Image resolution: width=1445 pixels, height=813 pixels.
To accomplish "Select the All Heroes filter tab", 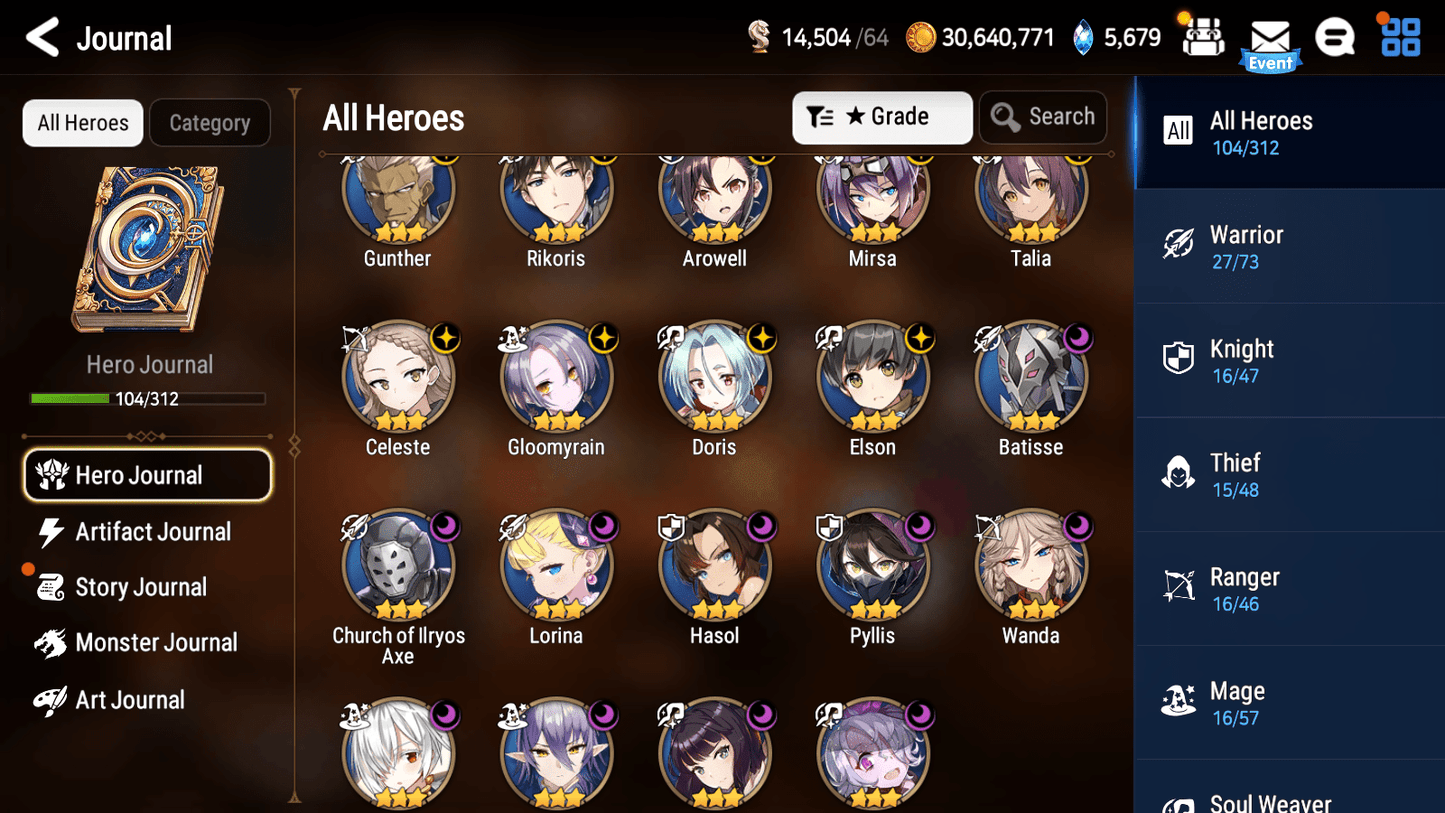I will 82,123.
